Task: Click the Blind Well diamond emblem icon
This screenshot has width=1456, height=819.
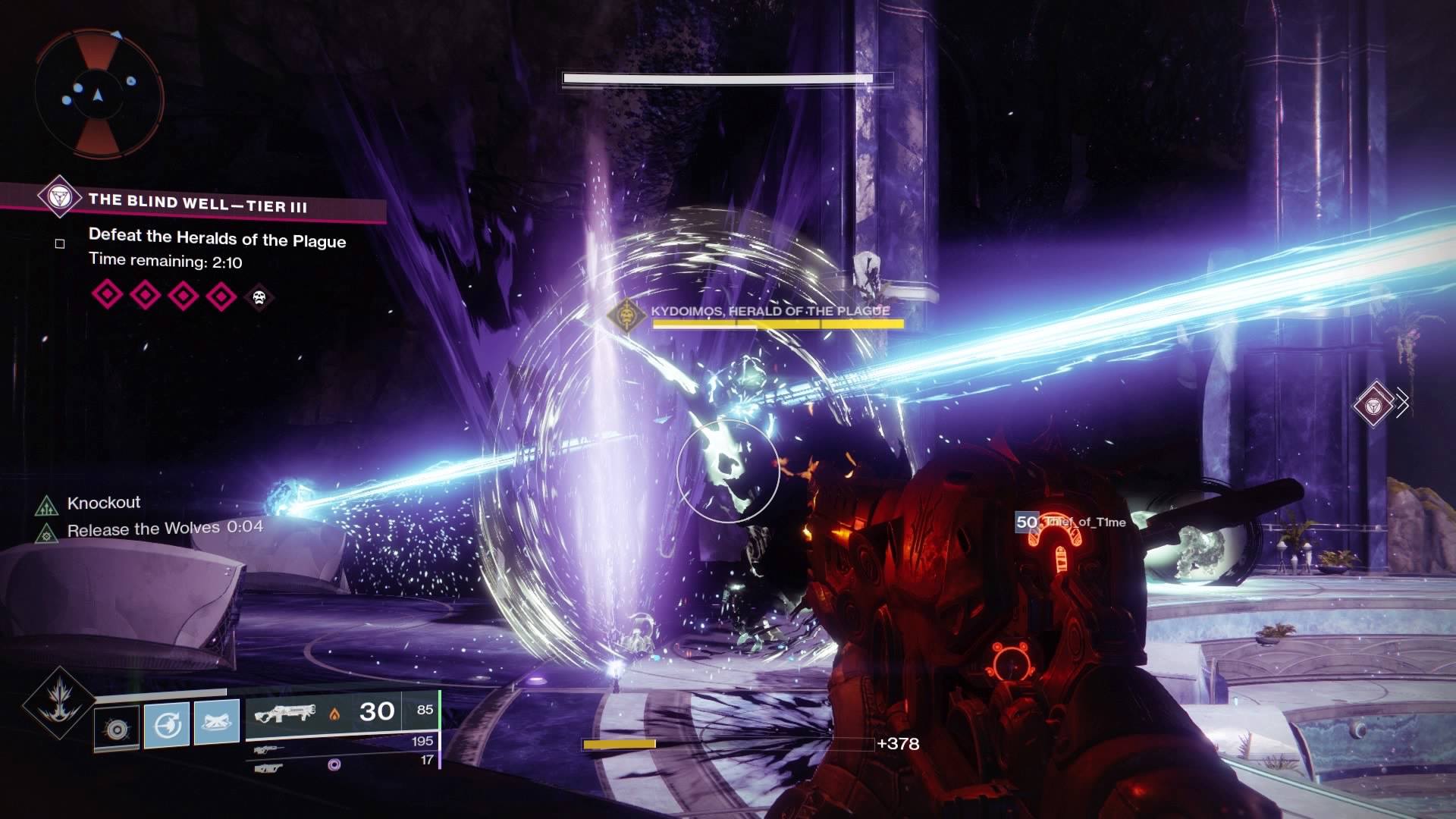Action: point(59,196)
